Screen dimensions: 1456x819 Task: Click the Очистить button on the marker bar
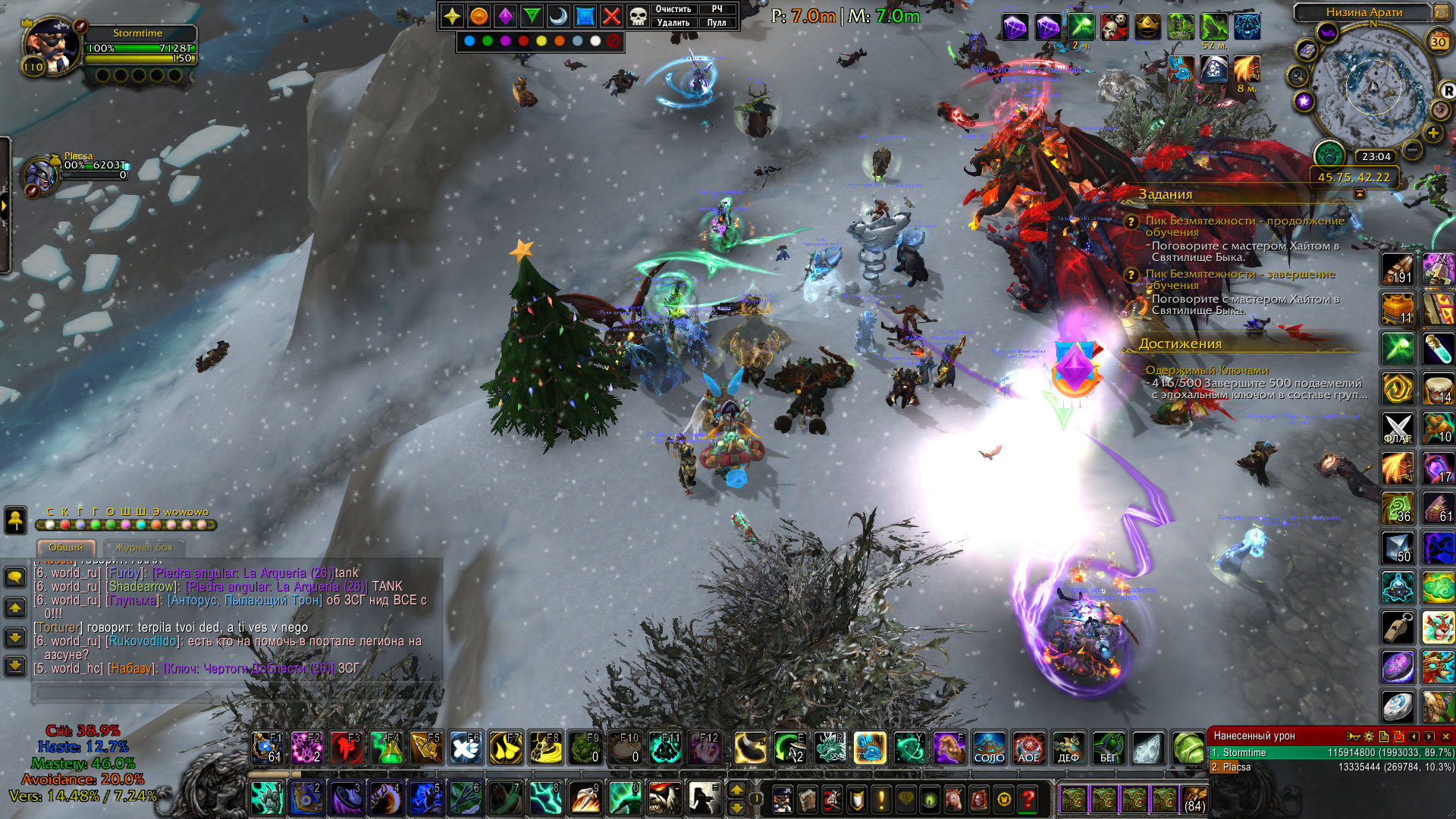click(x=673, y=9)
